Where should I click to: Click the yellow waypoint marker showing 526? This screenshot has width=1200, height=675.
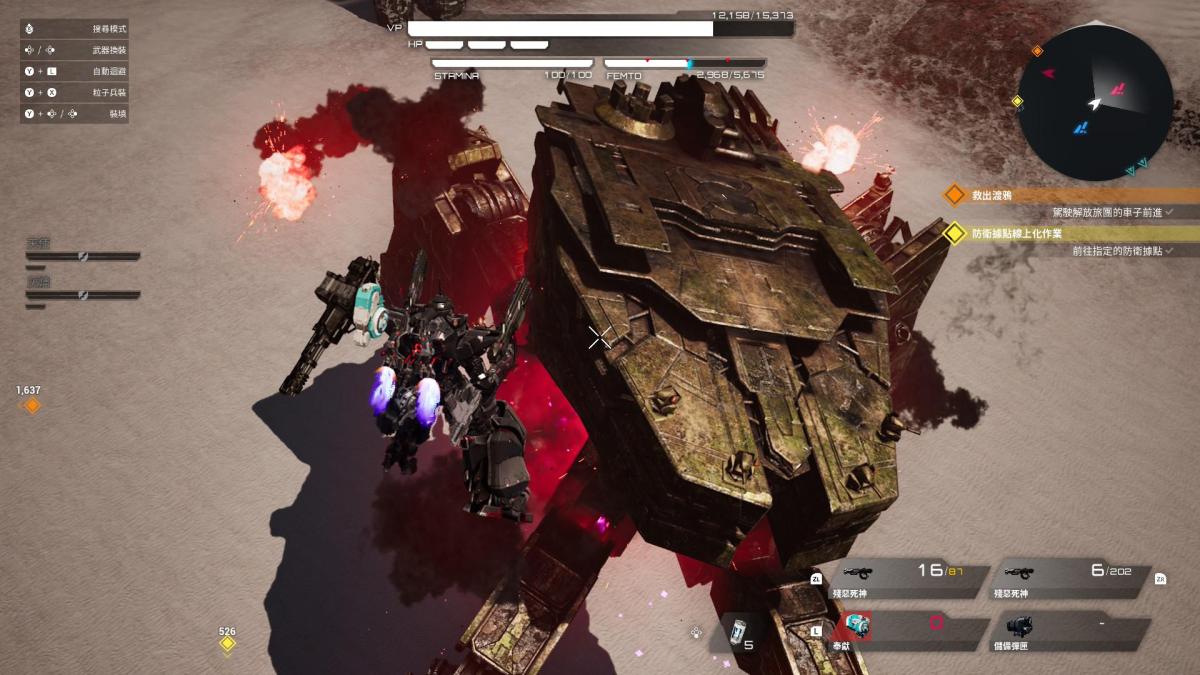(x=228, y=643)
